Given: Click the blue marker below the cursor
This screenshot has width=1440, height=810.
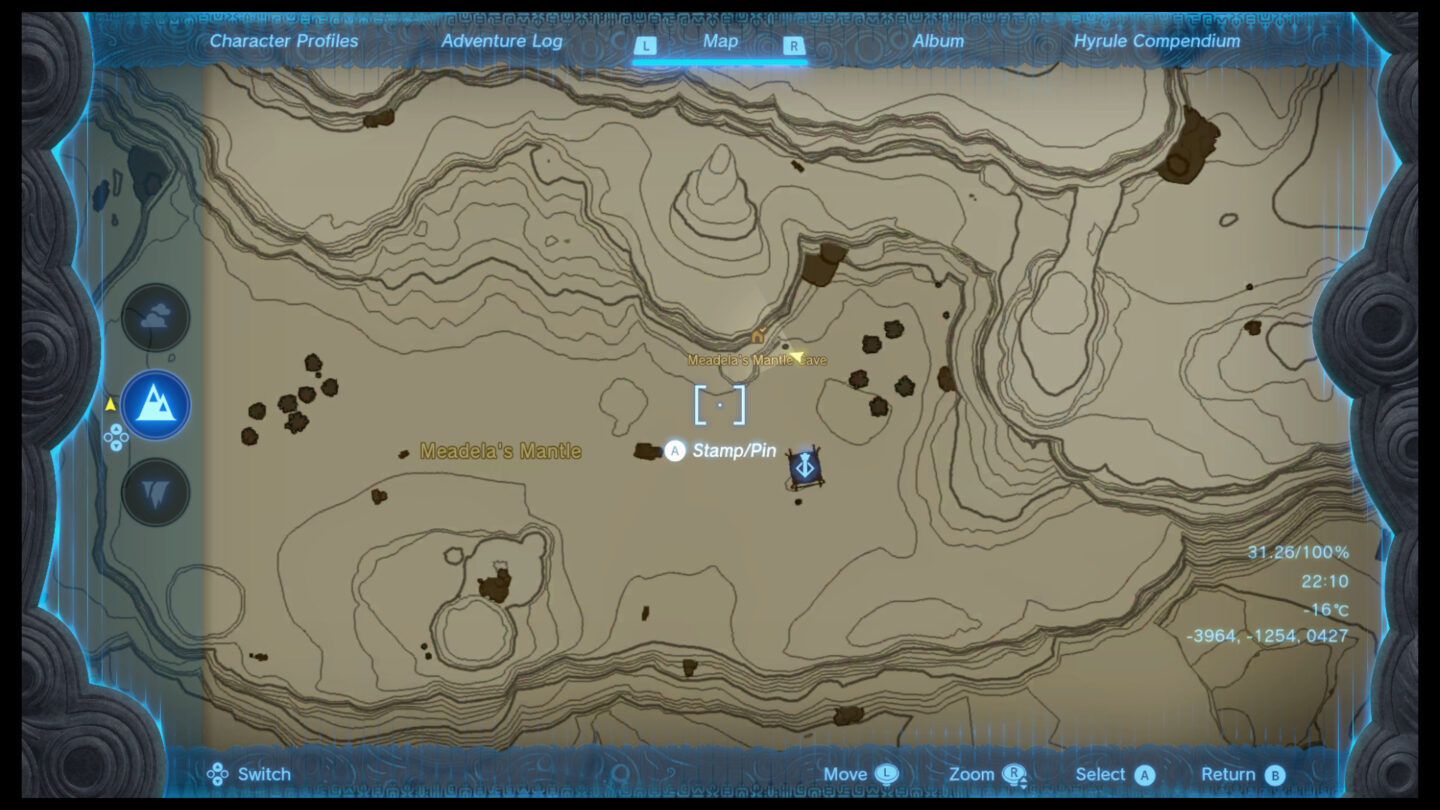Looking at the screenshot, I should click(x=805, y=465).
